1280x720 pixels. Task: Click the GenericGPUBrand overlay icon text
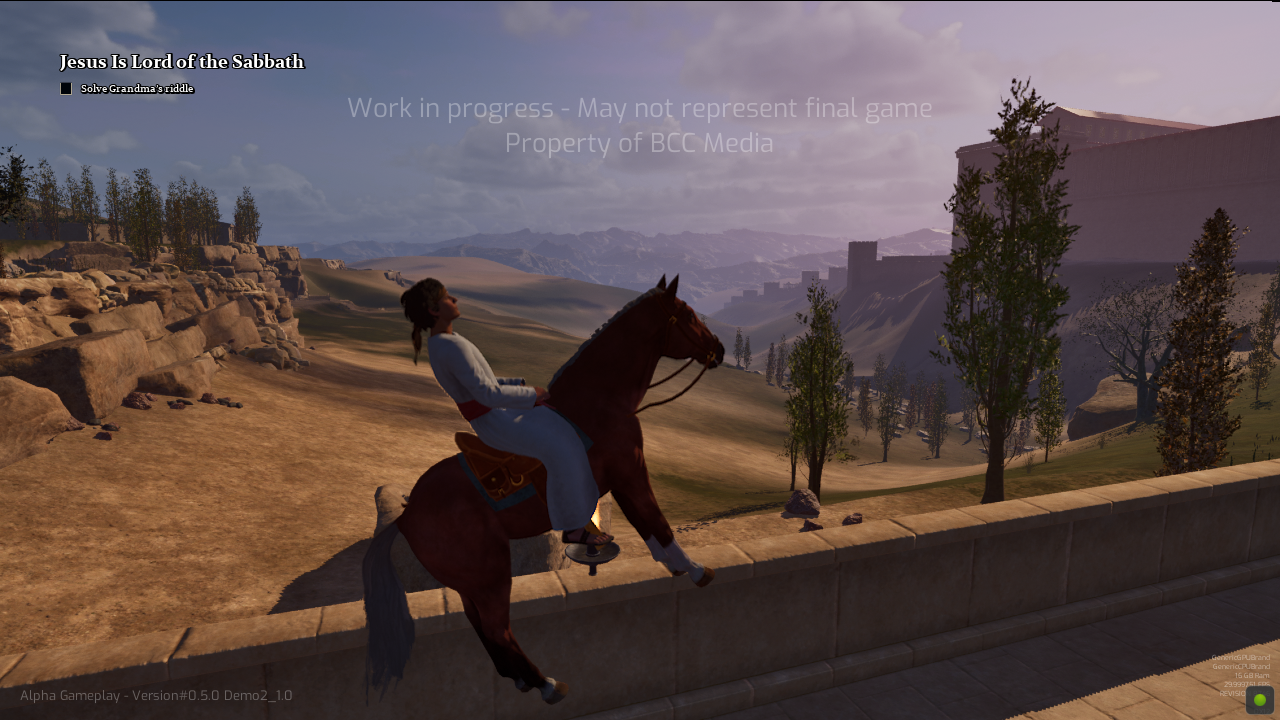1241,657
